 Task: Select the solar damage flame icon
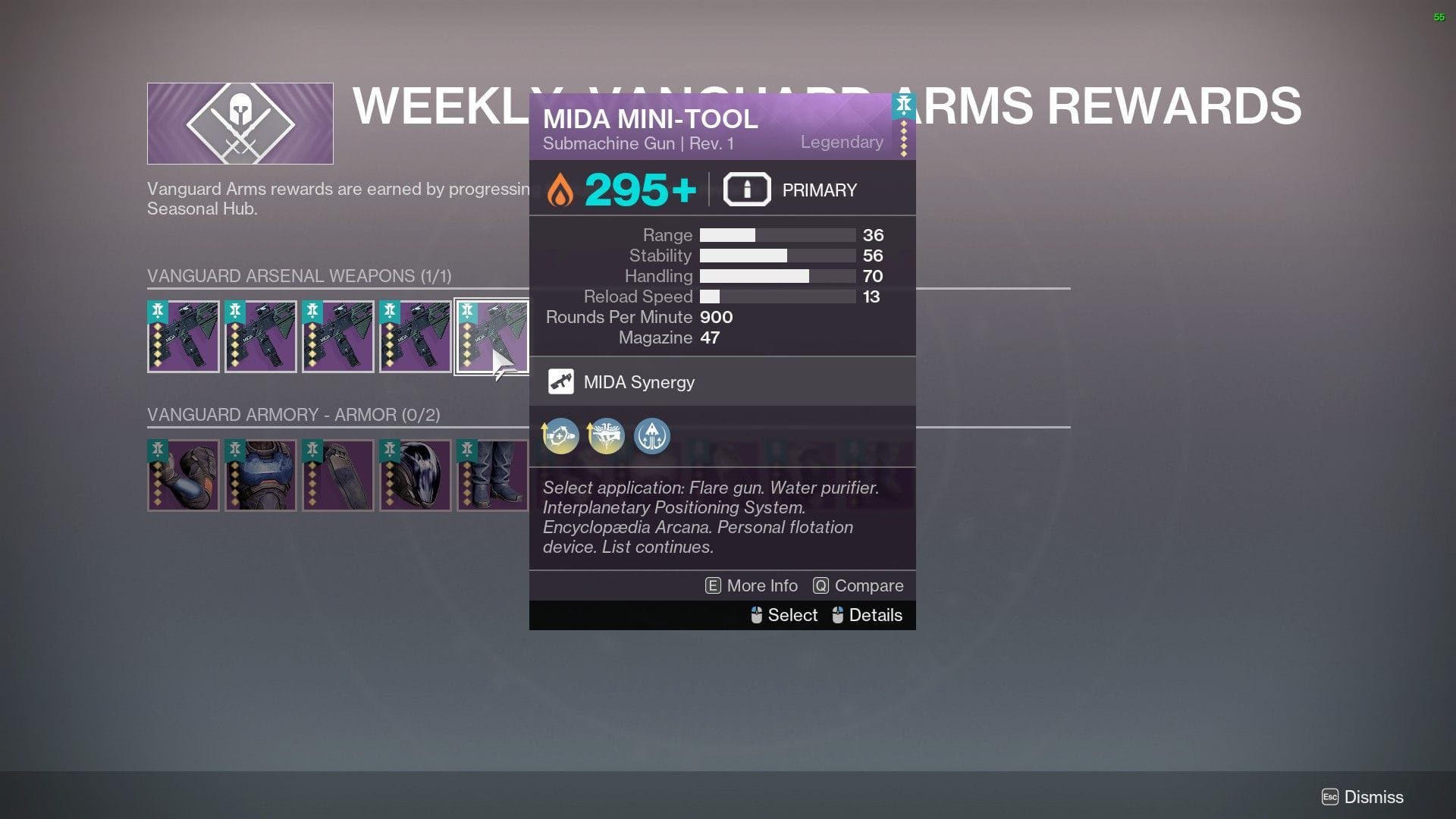pyautogui.click(x=560, y=189)
